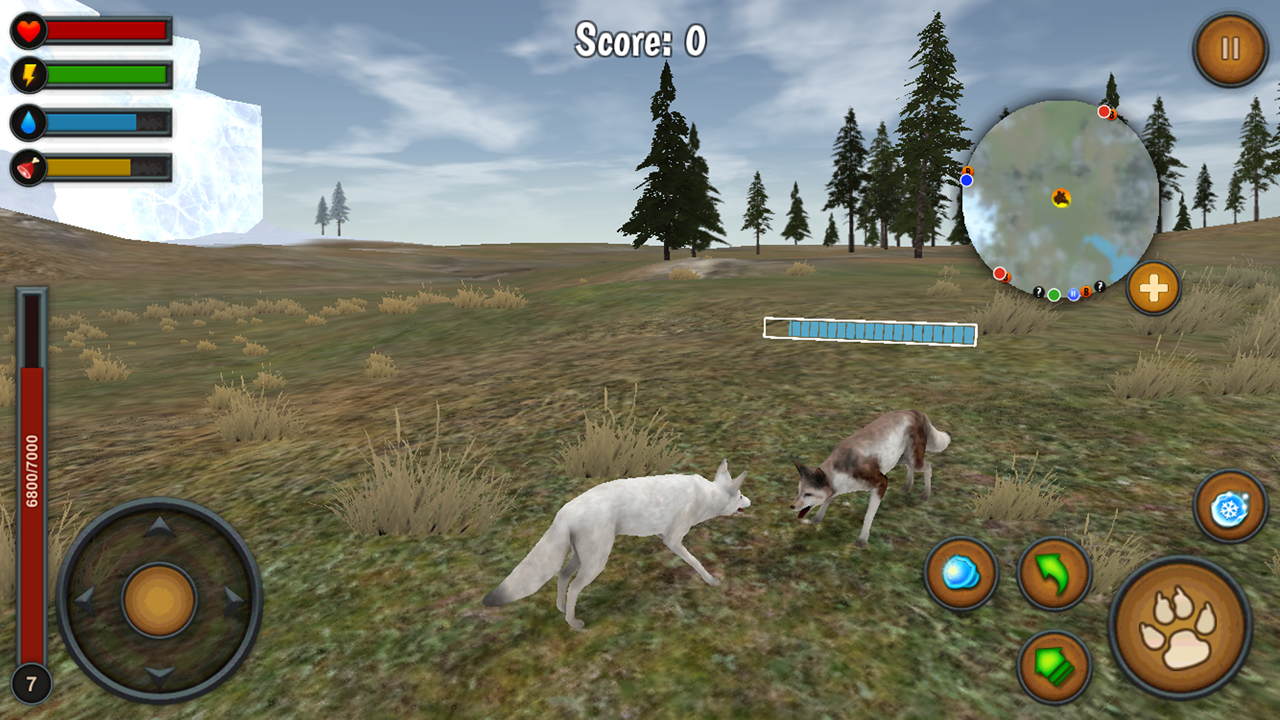Tap the player marker at minimap center
Image resolution: width=1280 pixels, height=720 pixels.
tap(1062, 198)
